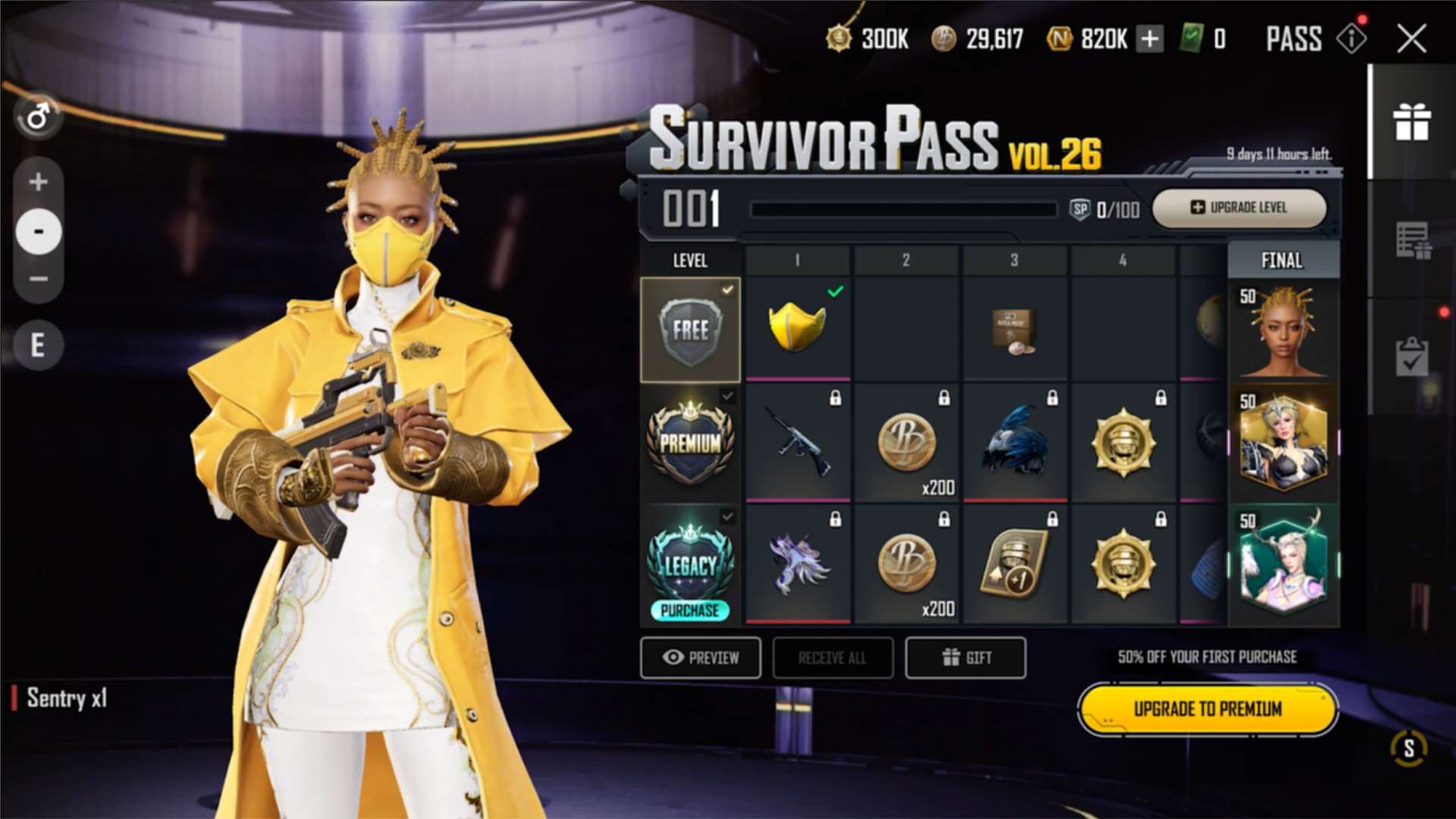Choose the Premium pass tier badge
The width and height of the screenshot is (1456, 819).
[690, 443]
